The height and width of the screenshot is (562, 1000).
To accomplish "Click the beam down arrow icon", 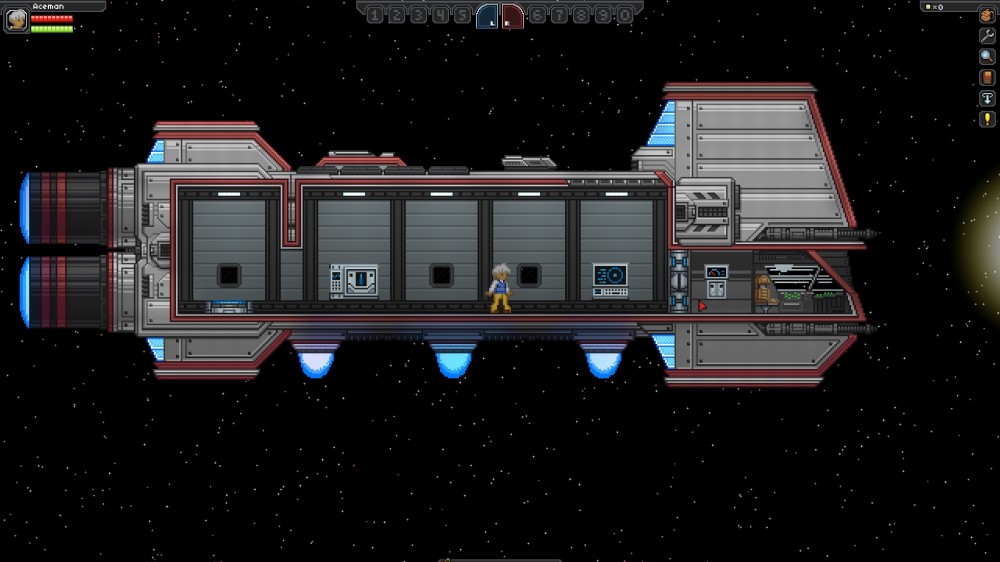I will coord(987,98).
